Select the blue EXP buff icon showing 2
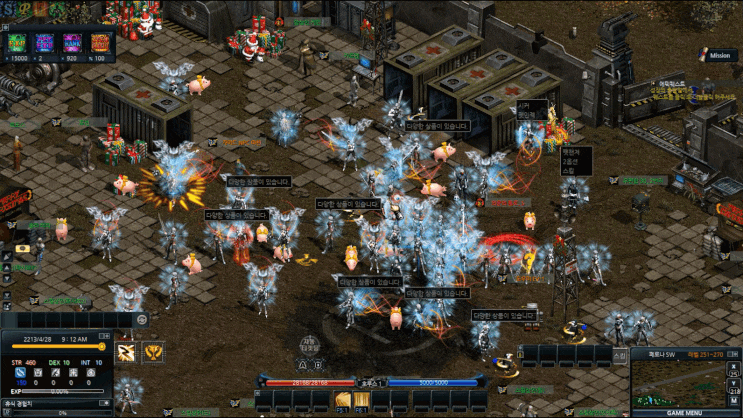Viewport: 743px width, 418px height. [44, 43]
